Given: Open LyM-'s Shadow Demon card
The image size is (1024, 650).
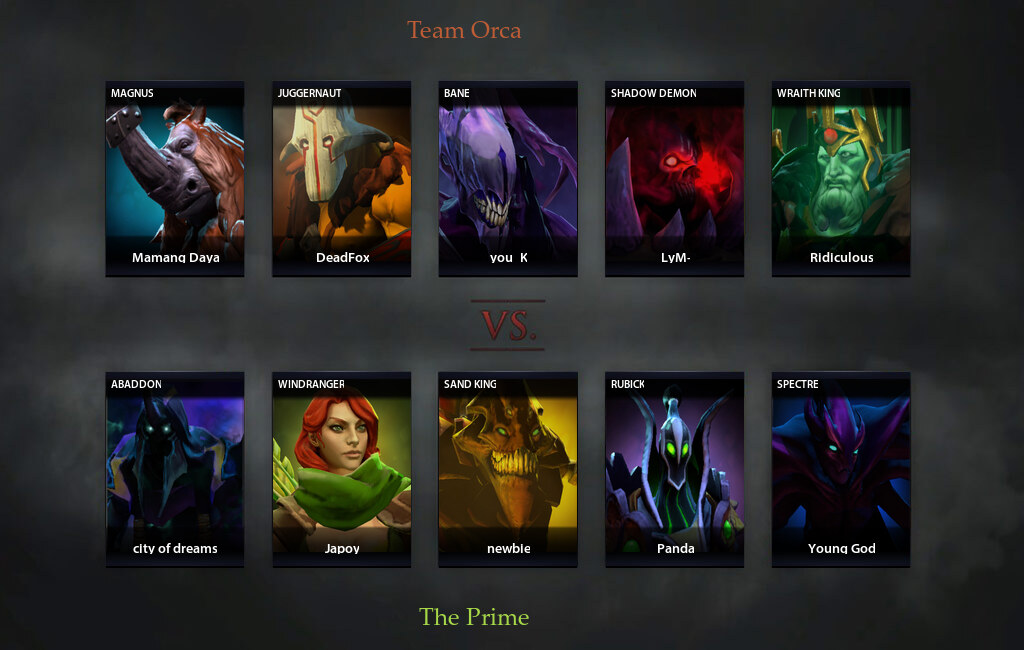Looking at the screenshot, I should point(674,178).
